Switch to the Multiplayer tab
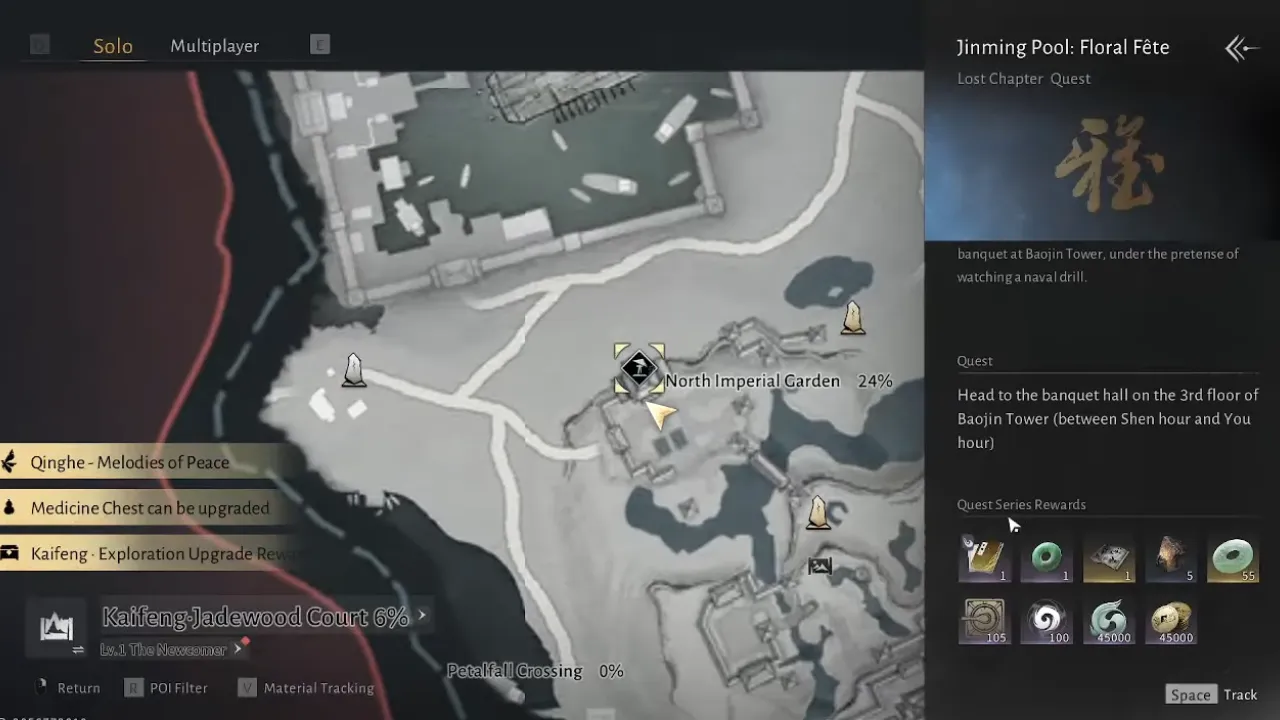 tap(214, 46)
